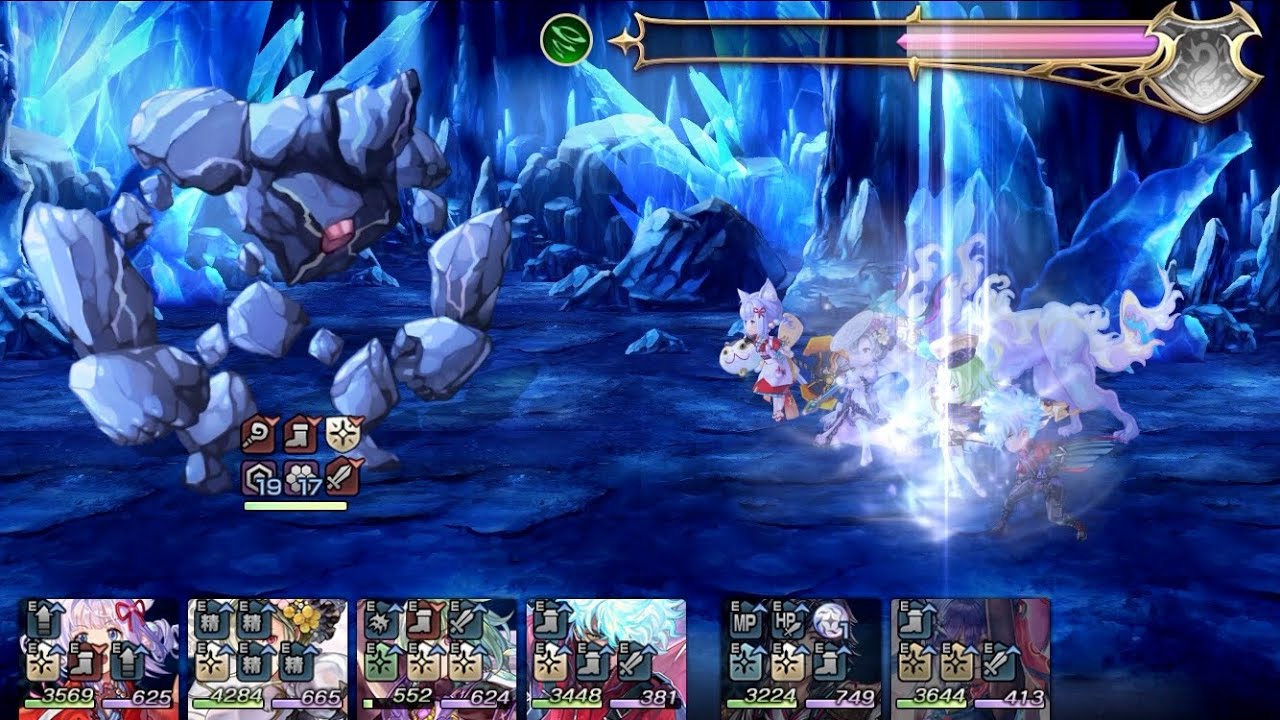Select the party card with 3569 HP
The height and width of the screenshot is (720, 1280).
tap(99, 654)
